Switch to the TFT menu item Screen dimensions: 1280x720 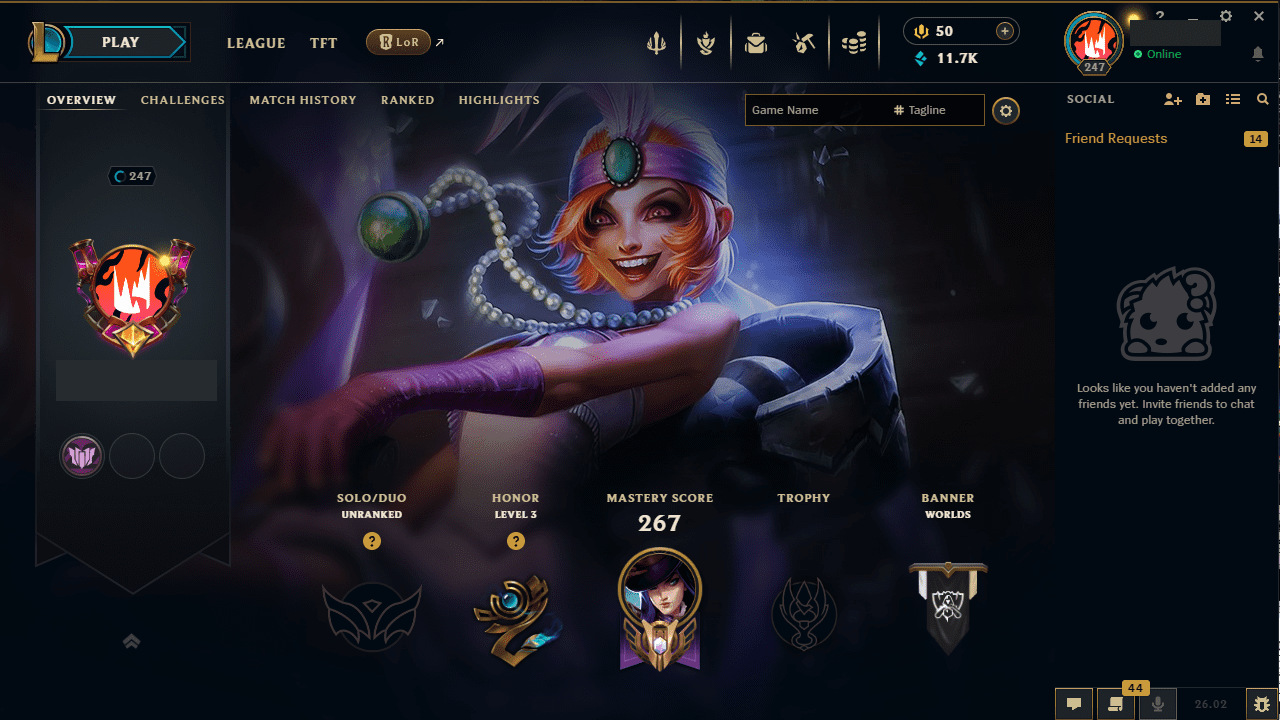point(323,43)
